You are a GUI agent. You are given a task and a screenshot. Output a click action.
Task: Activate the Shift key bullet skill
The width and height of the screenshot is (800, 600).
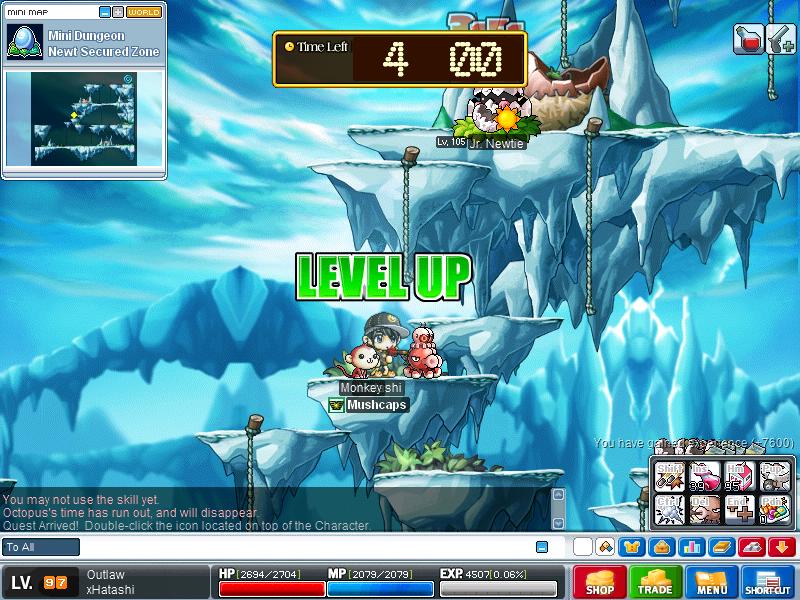pyautogui.click(x=670, y=477)
